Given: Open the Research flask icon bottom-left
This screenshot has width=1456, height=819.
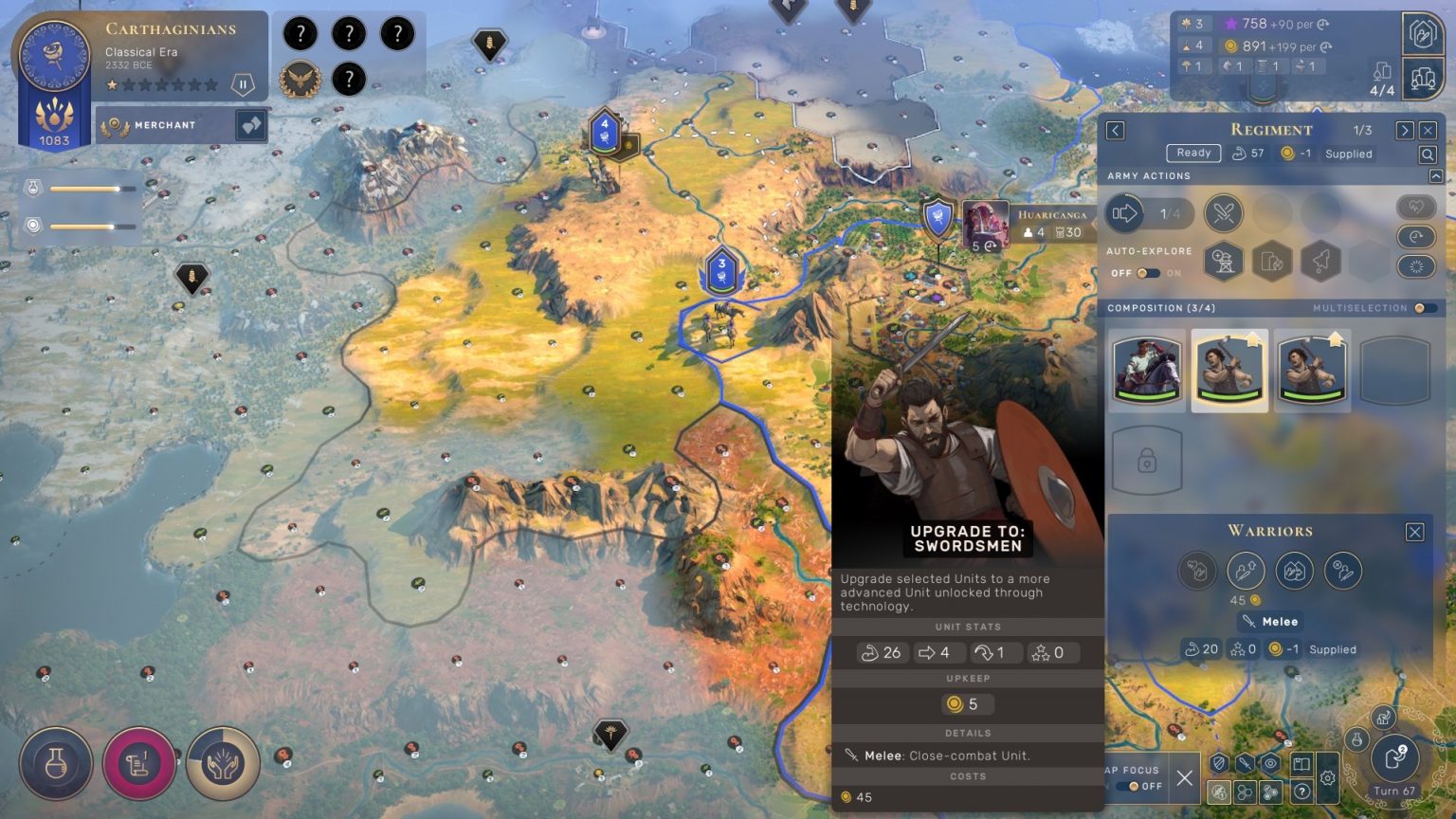Looking at the screenshot, I should [x=55, y=762].
